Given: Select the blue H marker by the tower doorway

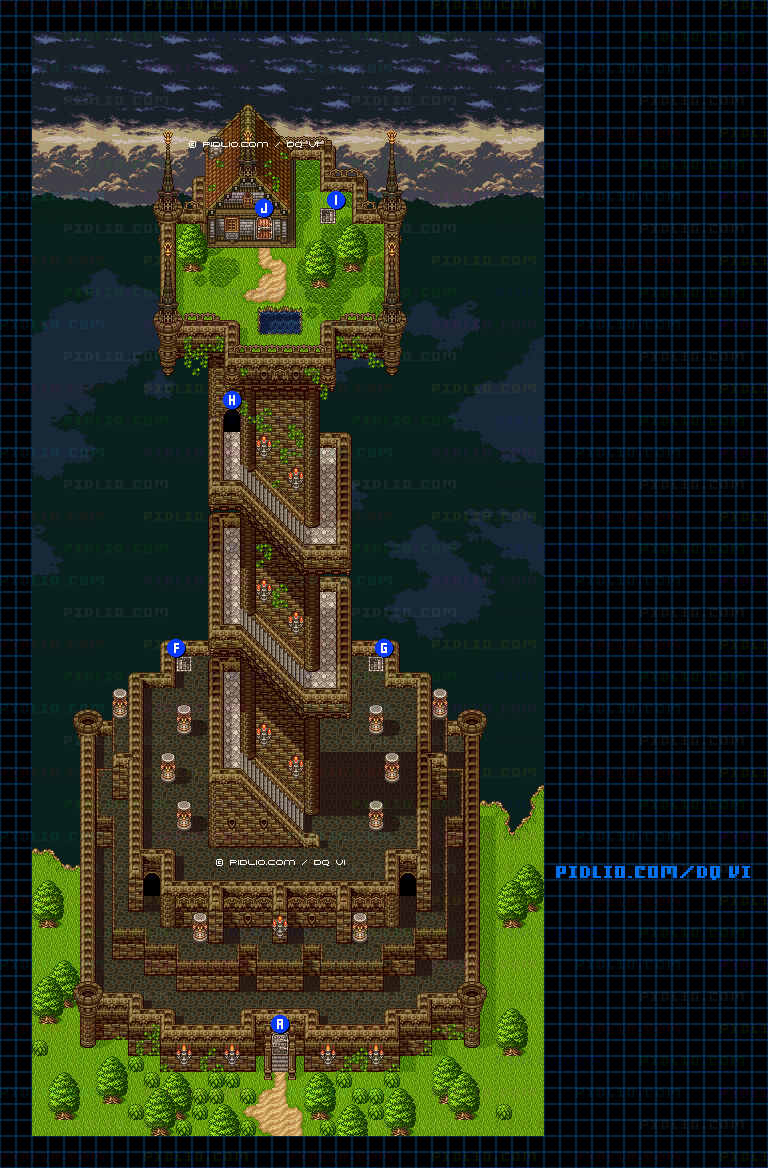Looking at the screenshot, I should pyautogui.click(x=232, y=400).
